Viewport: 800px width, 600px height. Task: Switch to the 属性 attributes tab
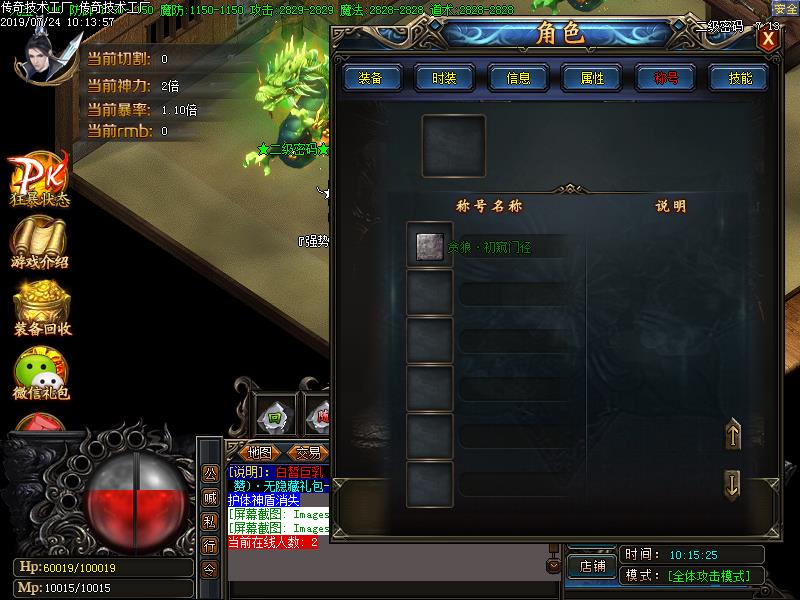point(592,78)
